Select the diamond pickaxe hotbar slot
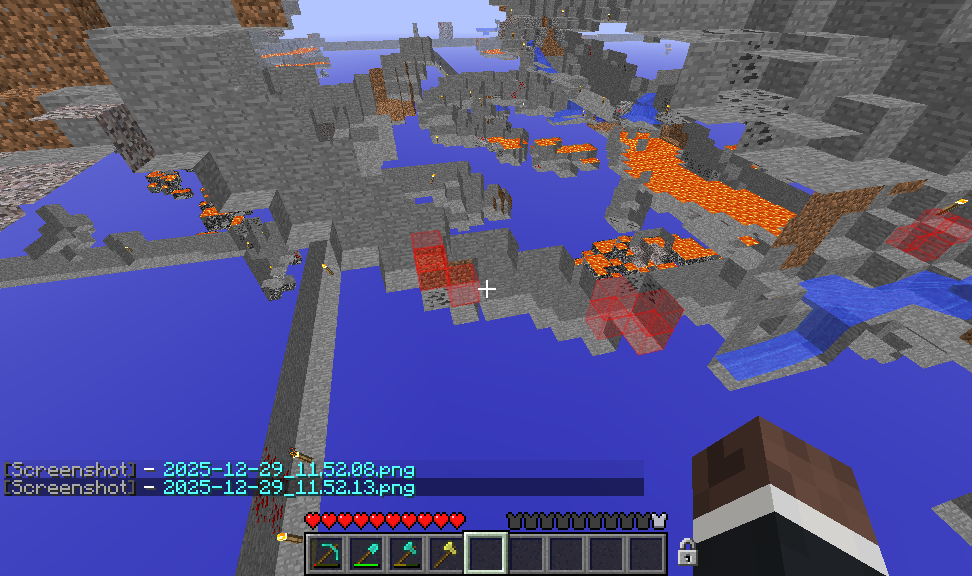Image resolution: width=972 pixels, height=576 pixels. (327, 553)
